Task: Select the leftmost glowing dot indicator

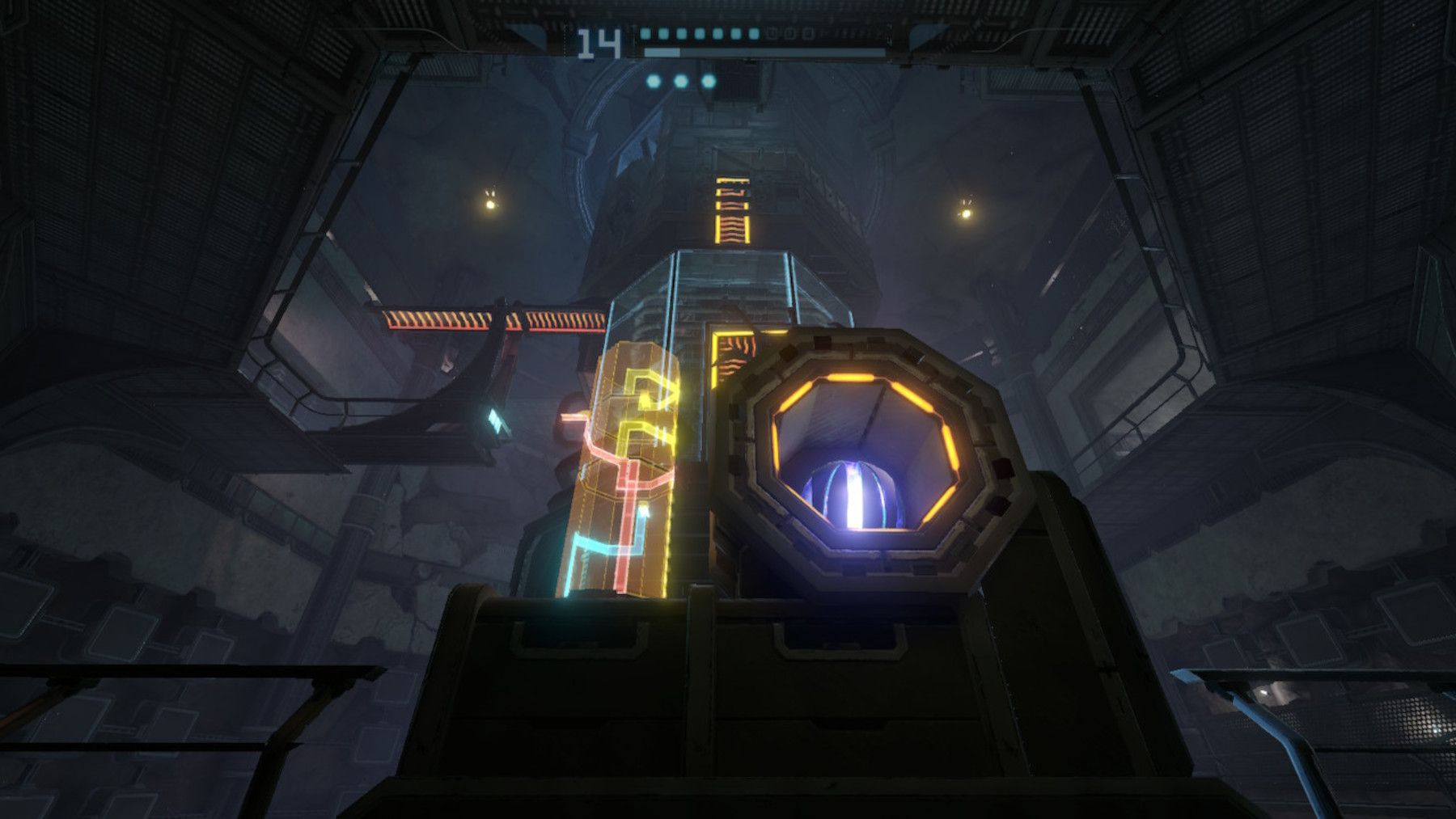Action: 654,82
